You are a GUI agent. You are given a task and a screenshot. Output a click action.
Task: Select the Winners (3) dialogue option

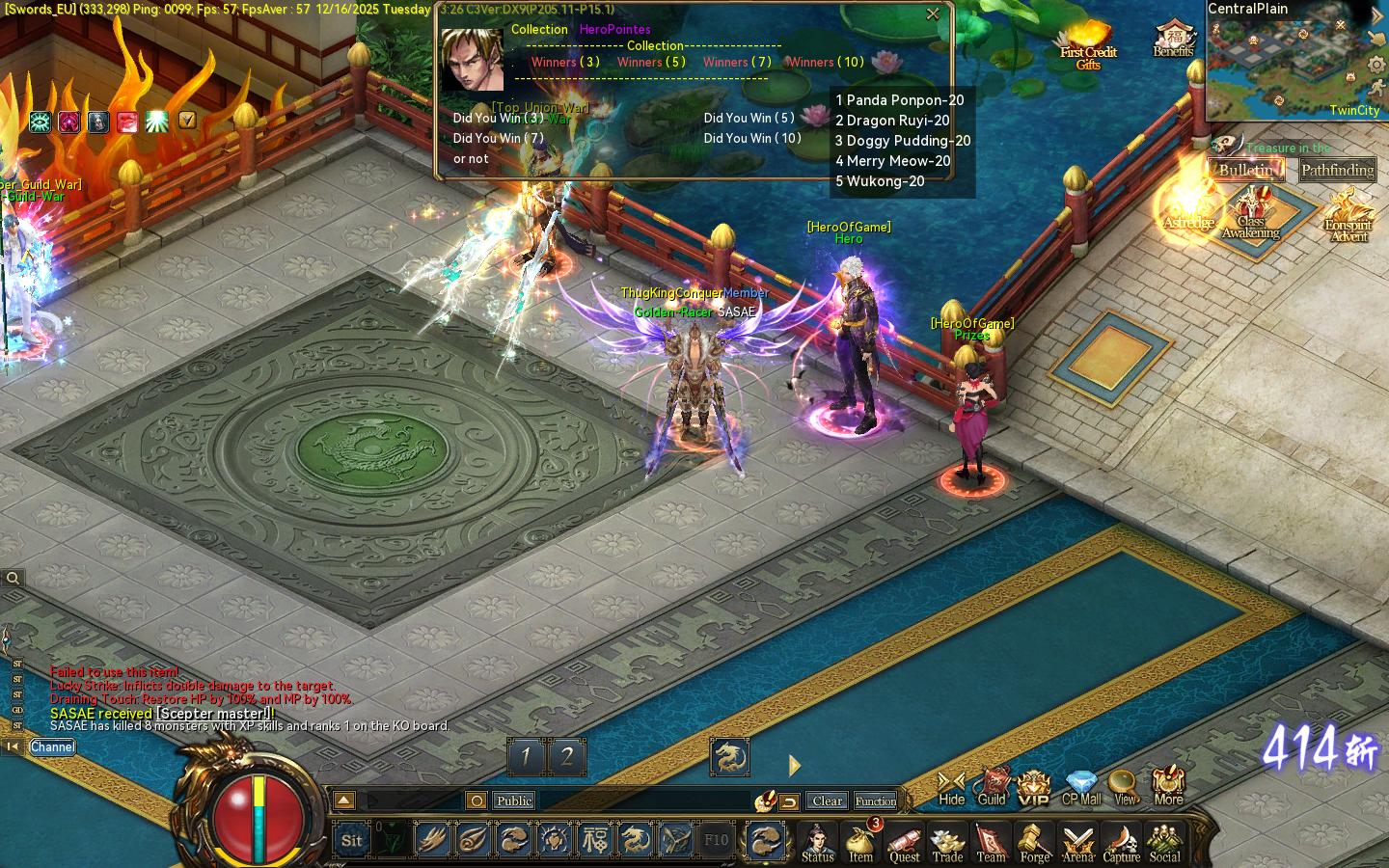[x=565, y=62]
